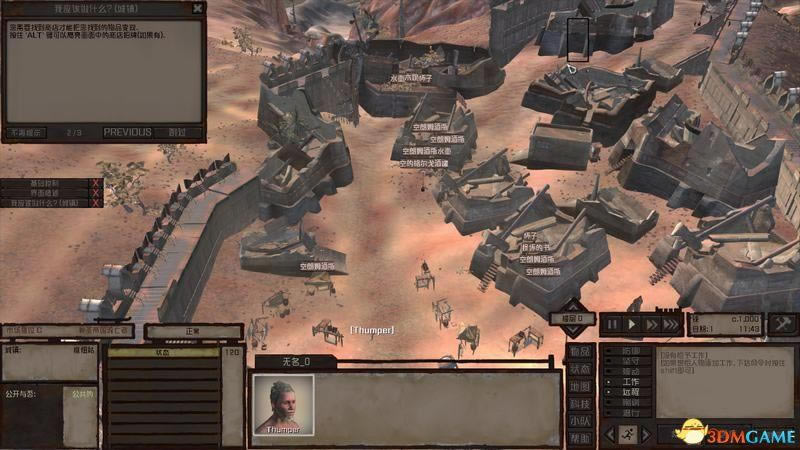Set game speed to triple fast-forward
Image resolution: width=800 pixels, height=450 pixels.
tap(672, 323)
